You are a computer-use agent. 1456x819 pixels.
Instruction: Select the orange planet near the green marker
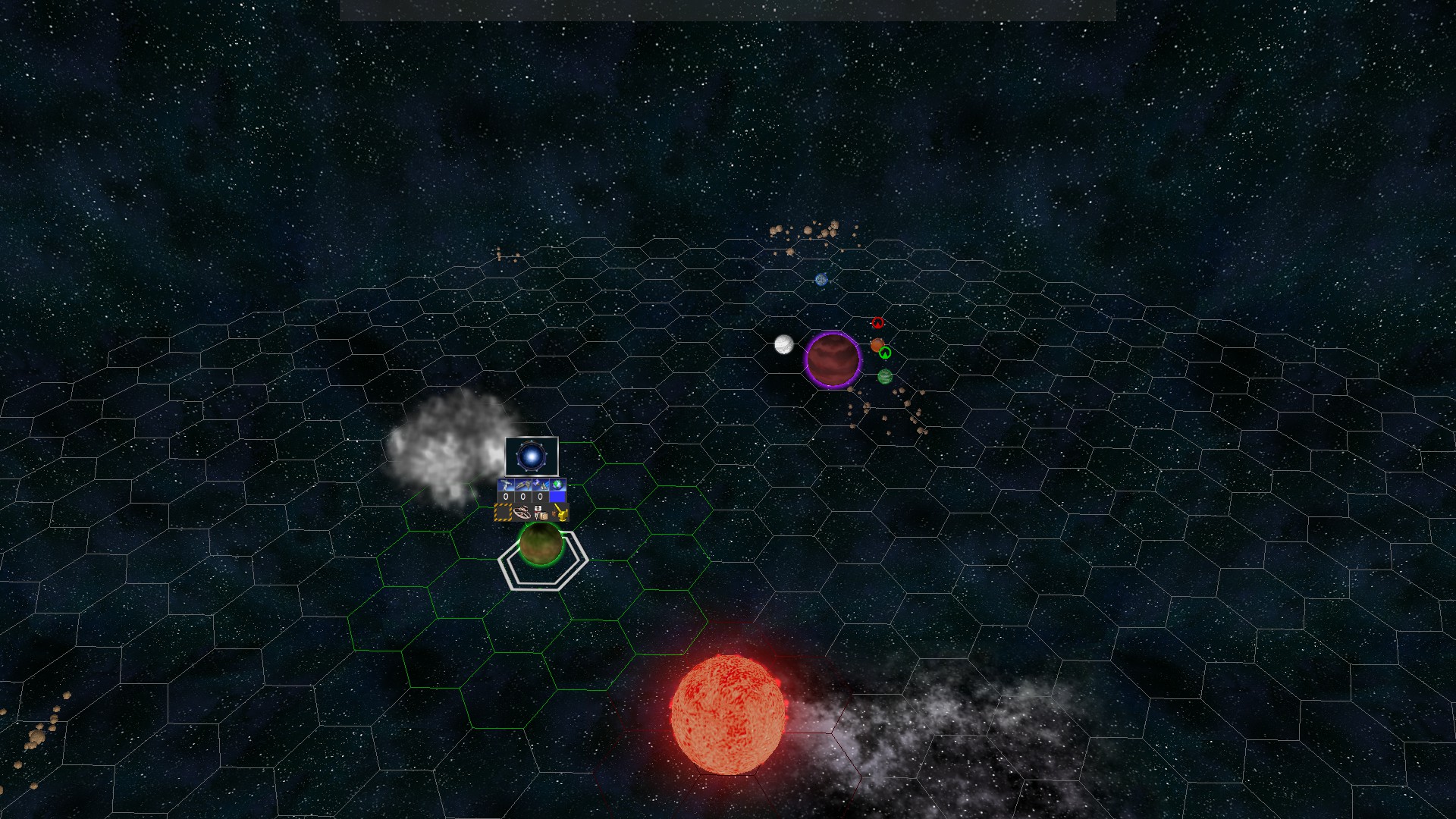coord(877,345)
